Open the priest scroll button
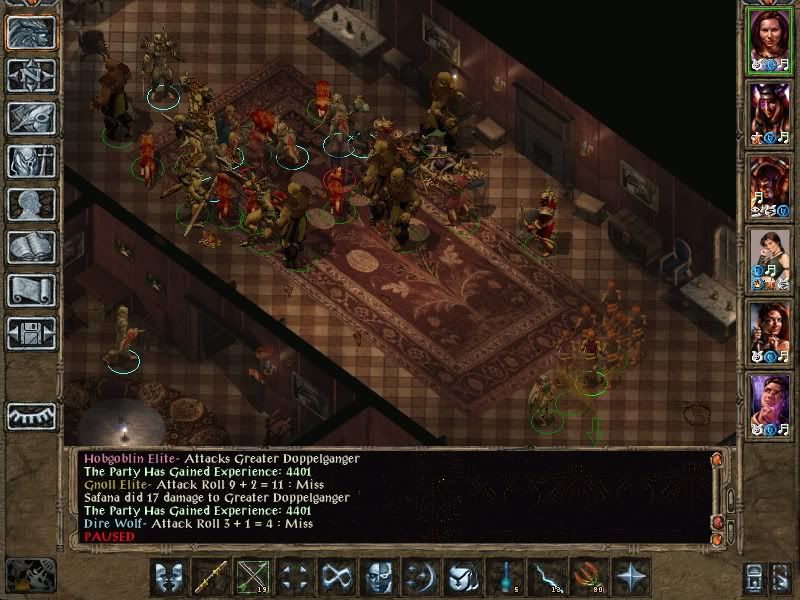 (x=31, y=290)
